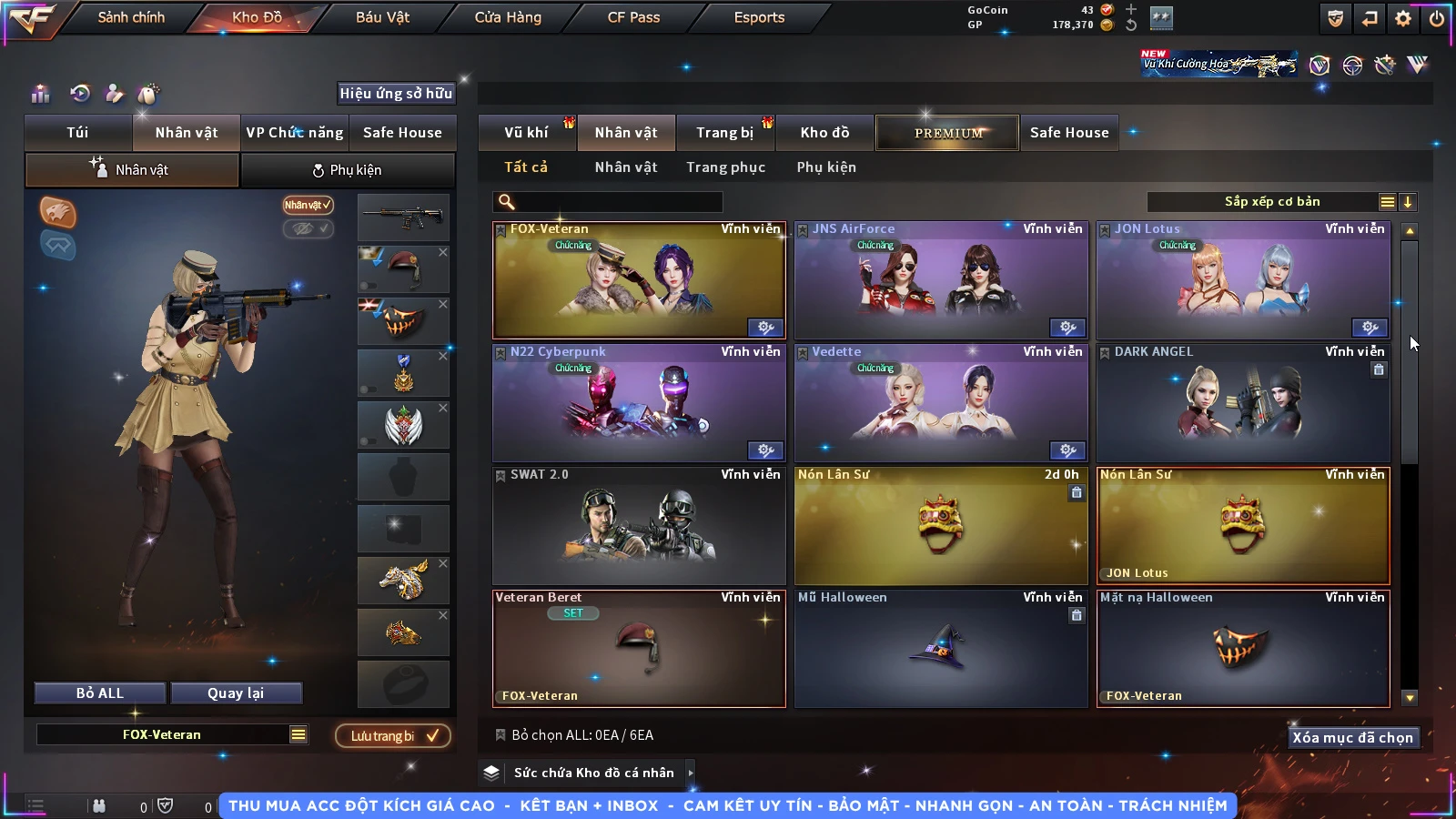Choose the N22 Cyberpunk character card

pos(639,403)
